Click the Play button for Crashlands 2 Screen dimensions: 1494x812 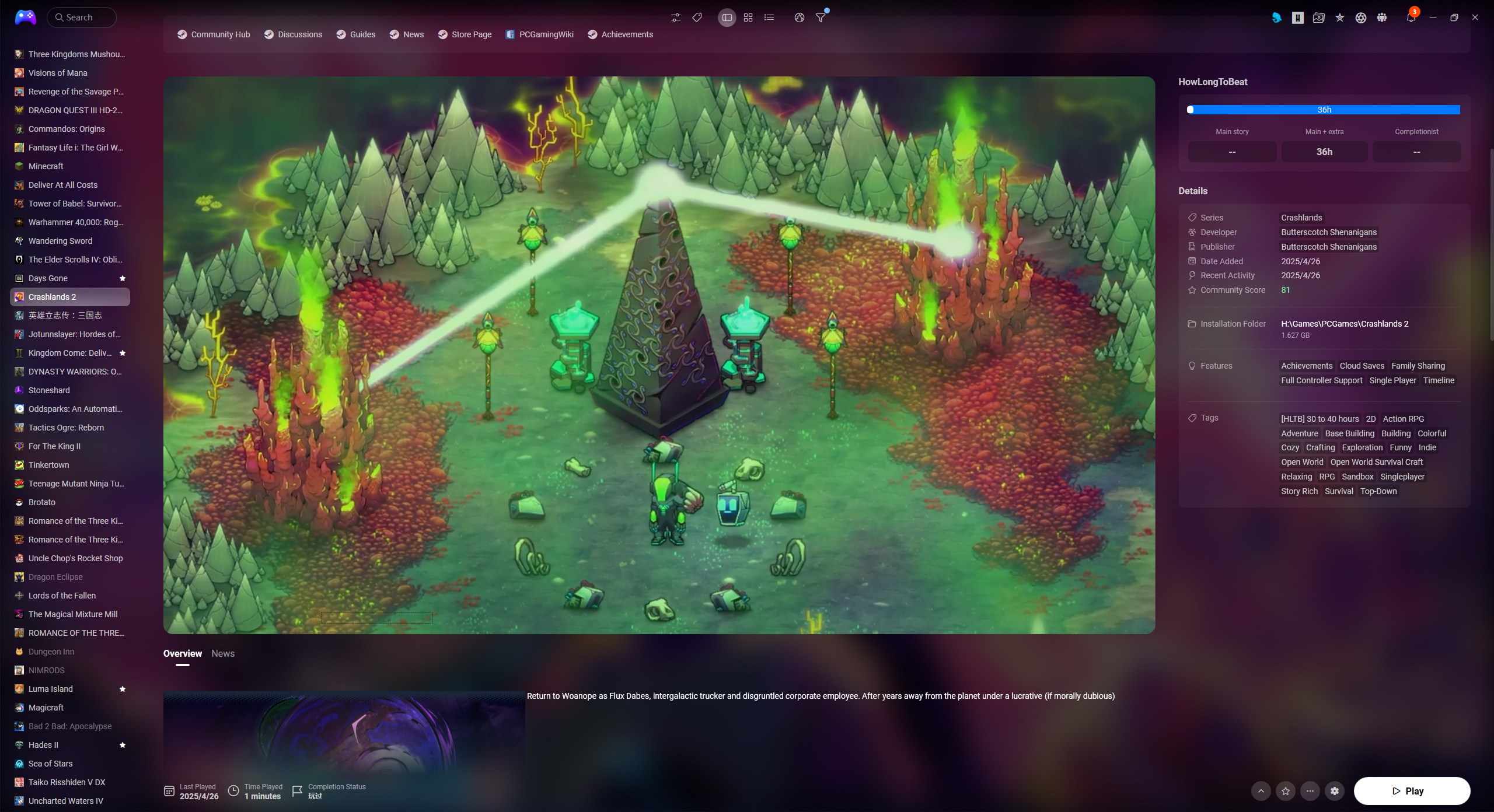(1413, 791)
